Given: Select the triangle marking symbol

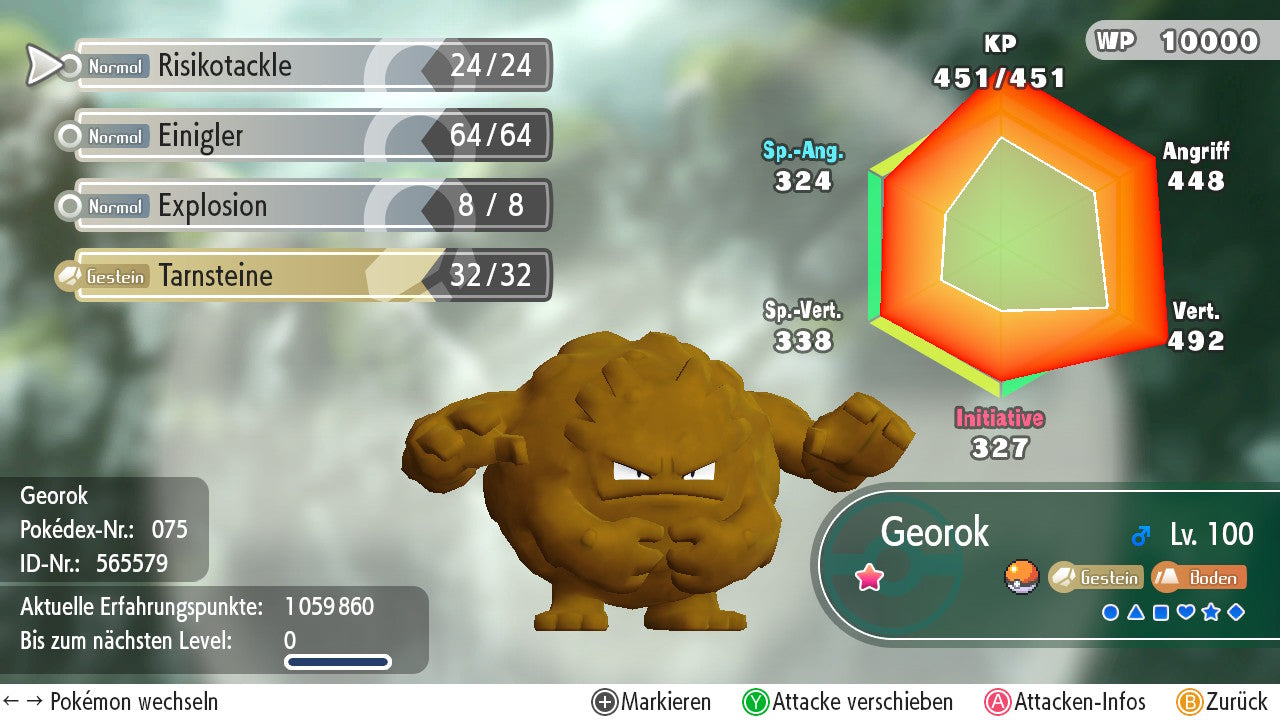Looking at the screenshot, I should coord(1136,612).
